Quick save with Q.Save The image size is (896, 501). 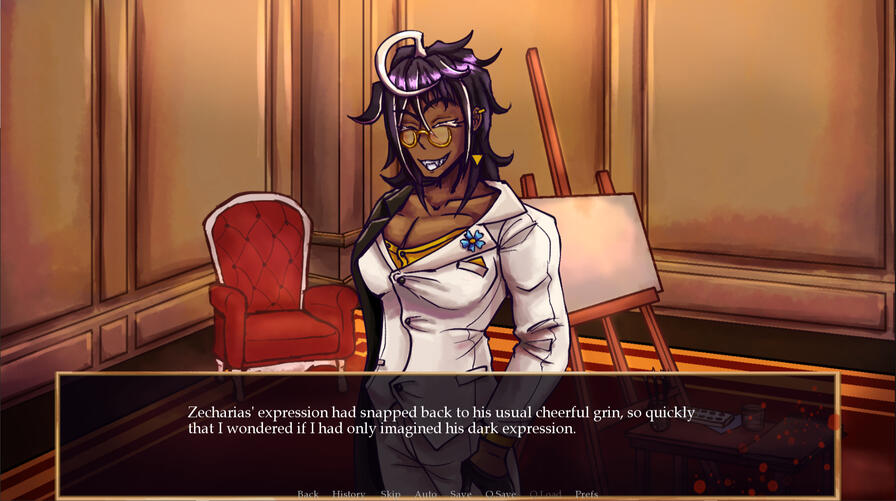click(502, 494)
